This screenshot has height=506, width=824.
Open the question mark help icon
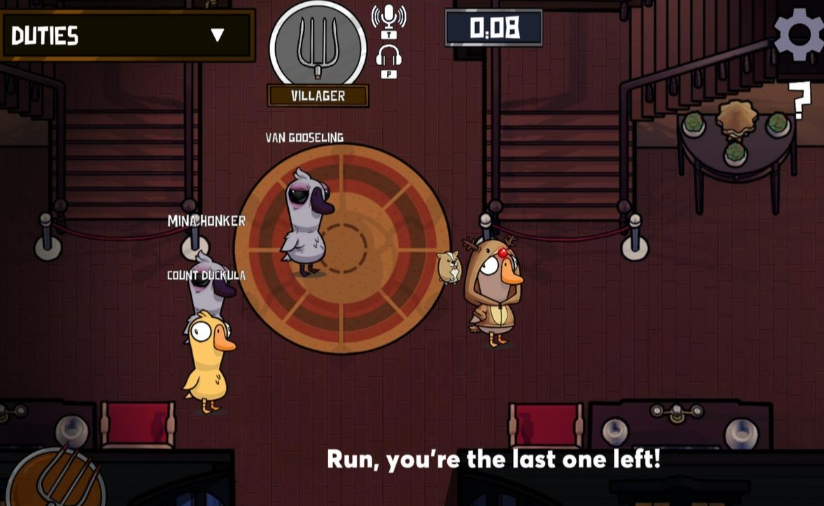tap(798, 101)
